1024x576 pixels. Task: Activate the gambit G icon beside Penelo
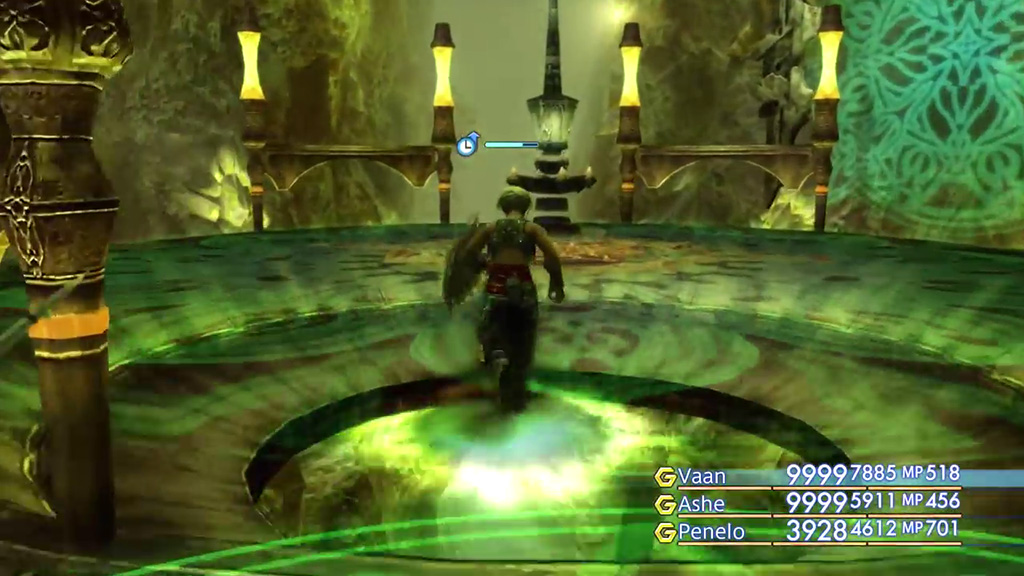665,533
